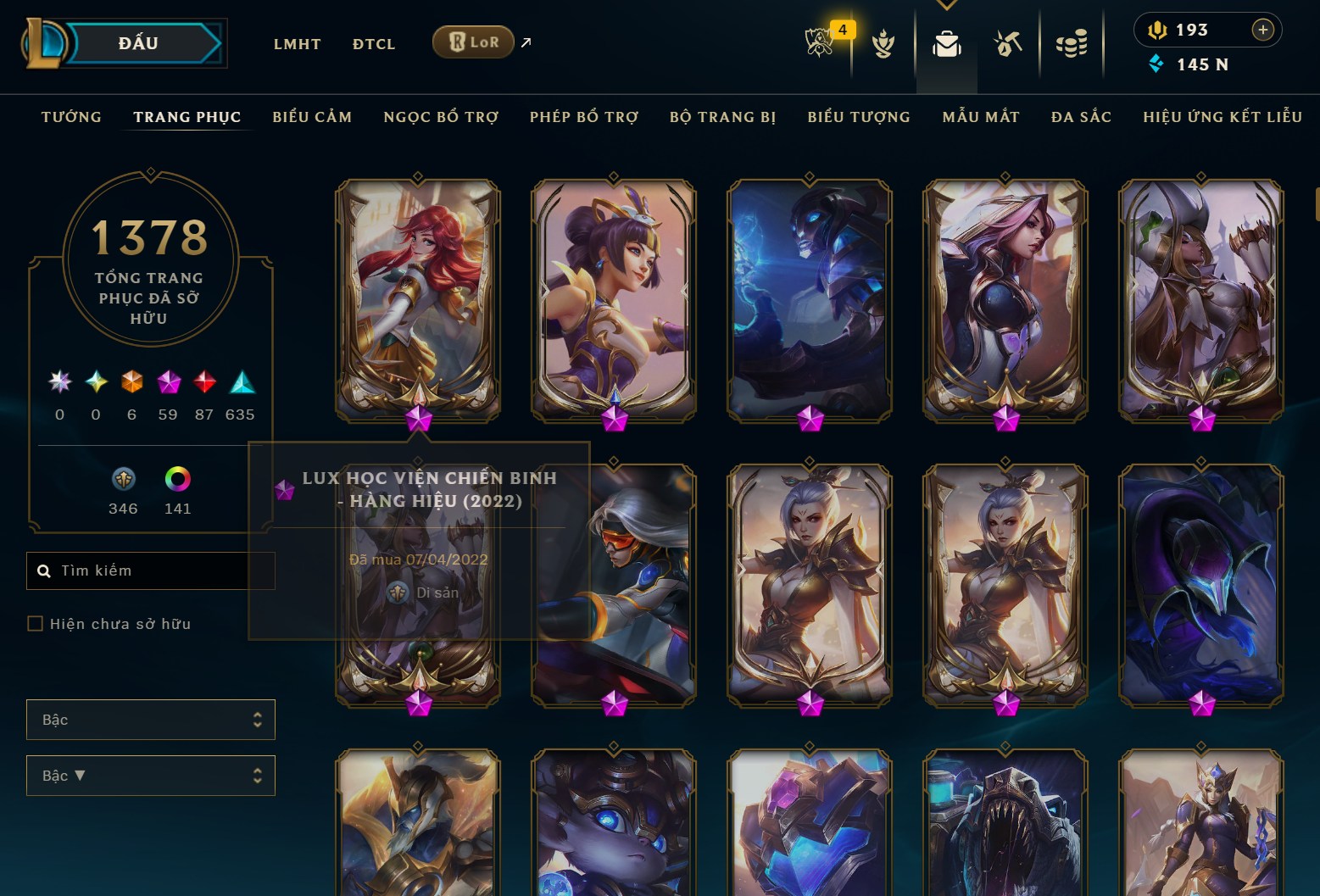Open the ĐTCL menu item
This screenshot has width=1320, height=896.
coord(373,43)
